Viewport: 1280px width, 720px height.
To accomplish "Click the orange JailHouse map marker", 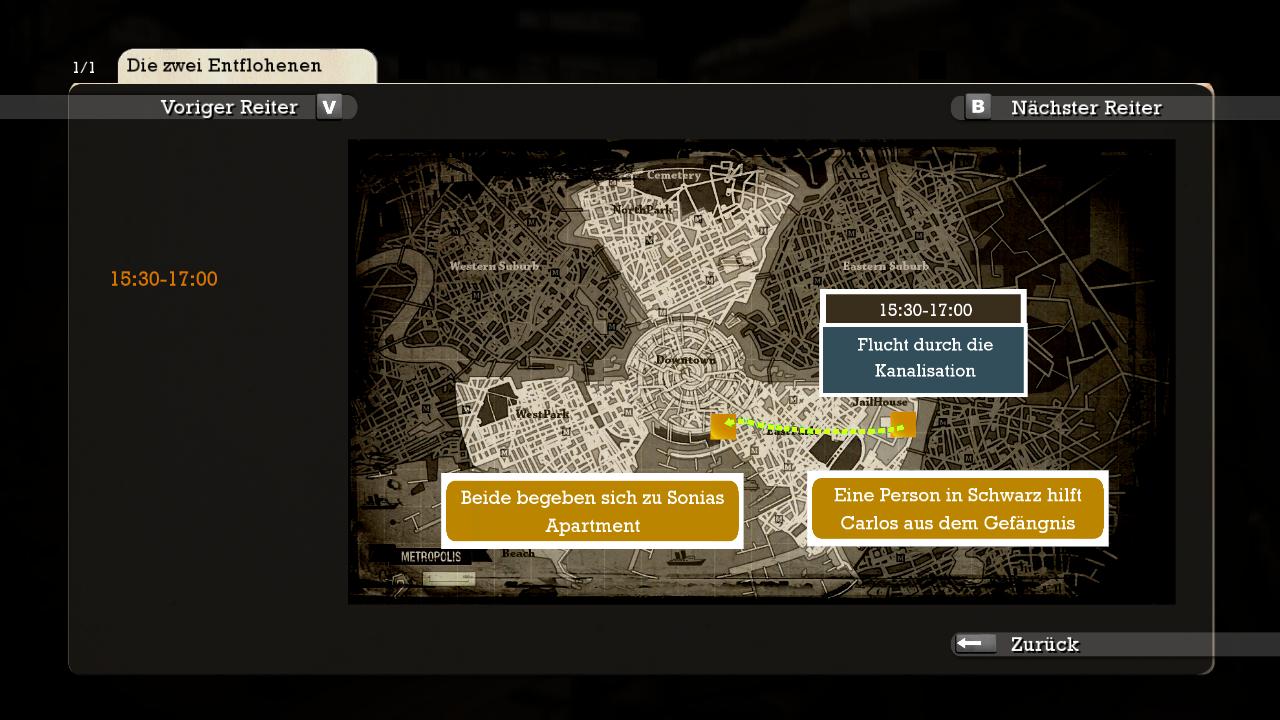I will [903, 425].
